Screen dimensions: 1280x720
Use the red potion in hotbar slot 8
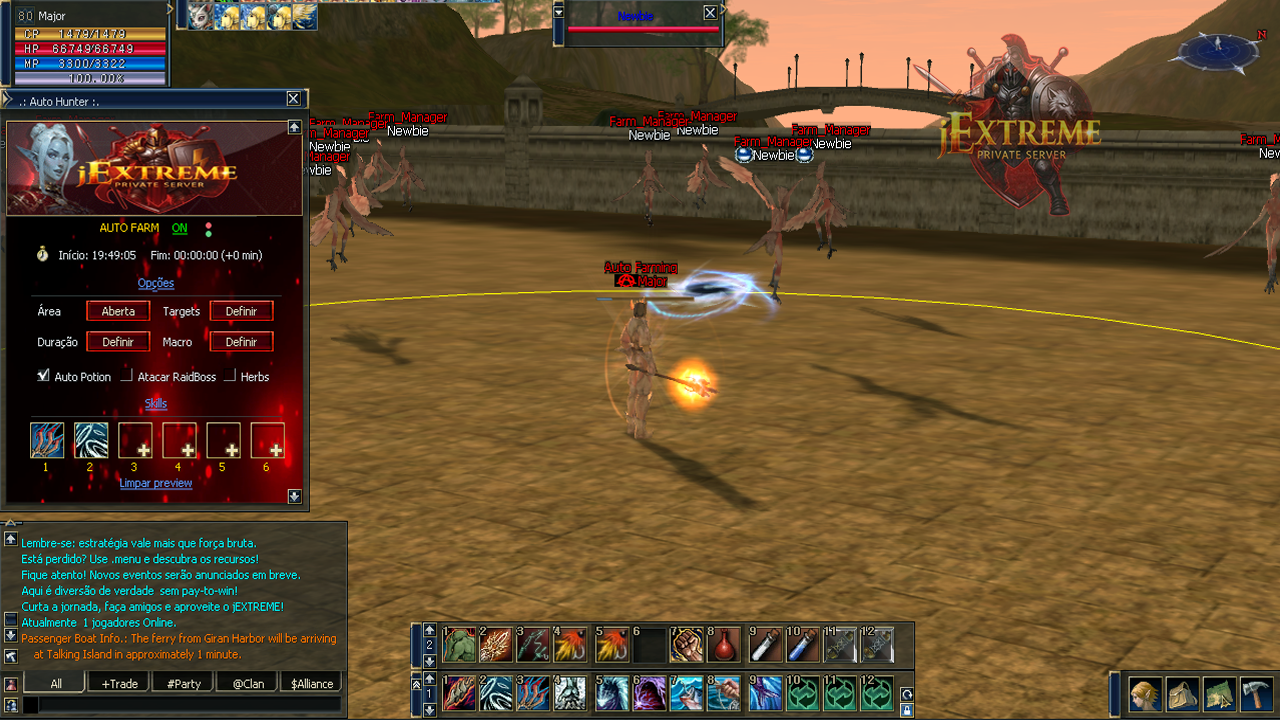tap(724, 645)
